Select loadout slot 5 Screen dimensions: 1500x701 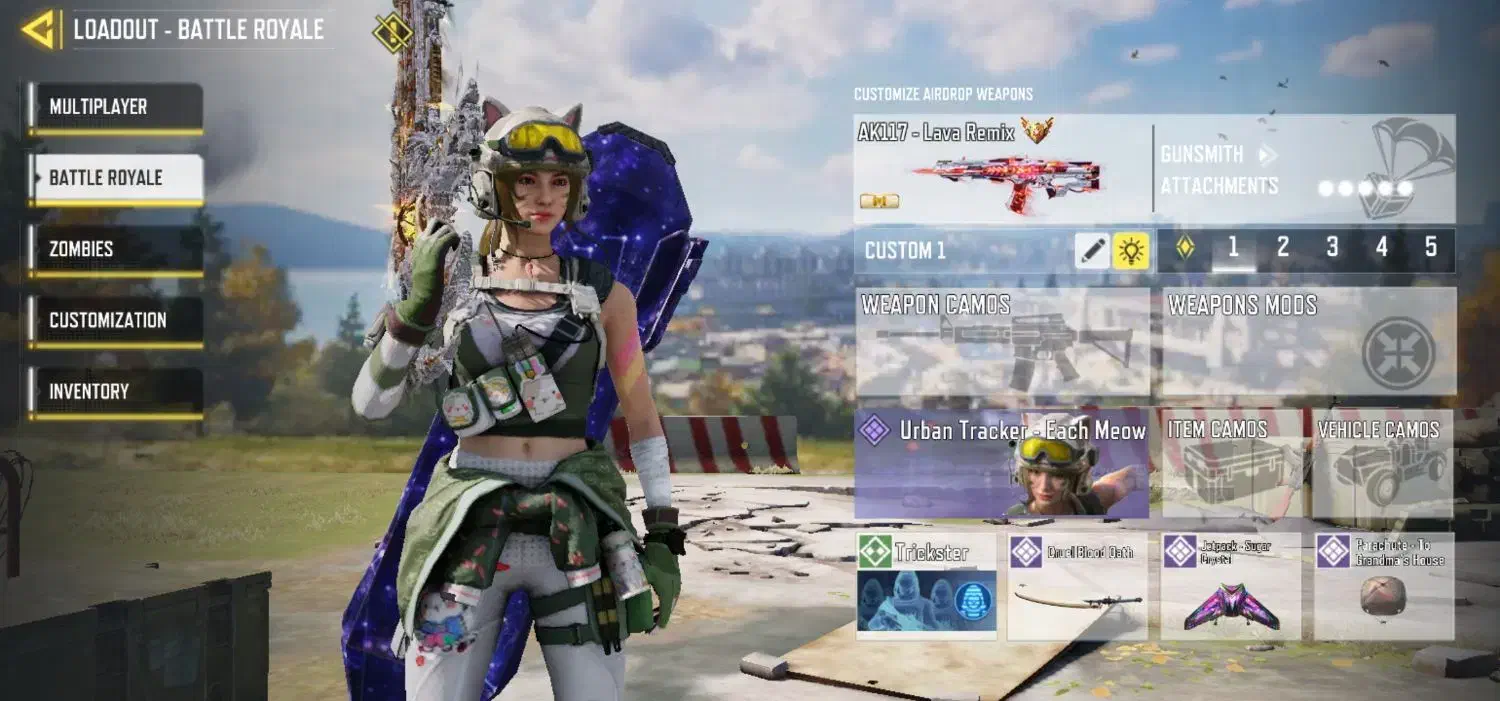coord(1431,249)
